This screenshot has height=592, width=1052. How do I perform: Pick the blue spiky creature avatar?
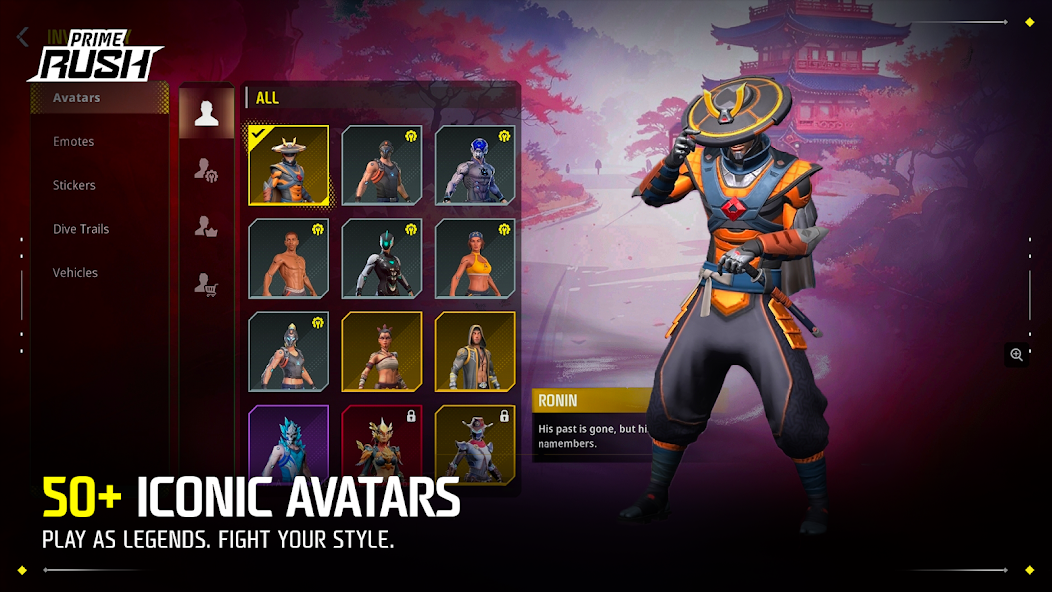click(288, 444)
